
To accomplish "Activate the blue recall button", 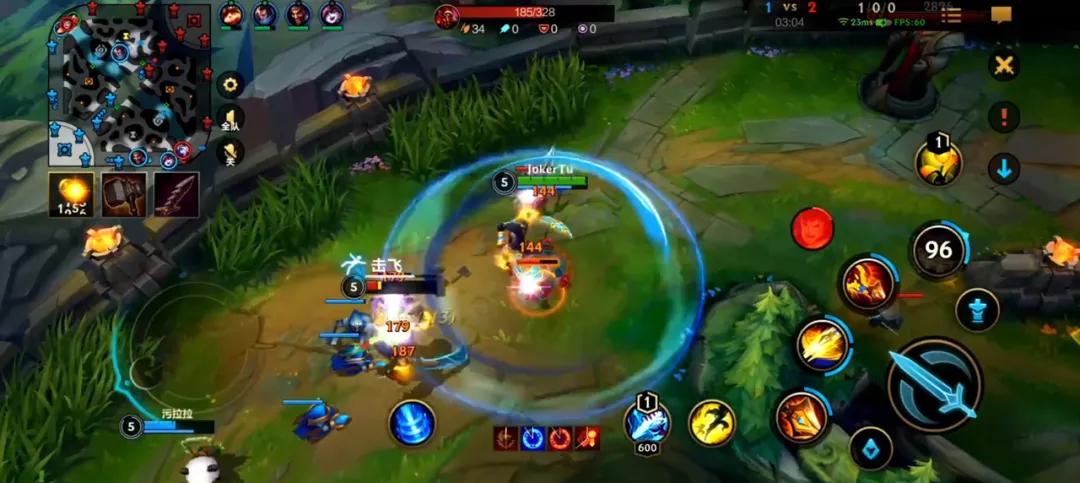I will (x=412, y=422).
